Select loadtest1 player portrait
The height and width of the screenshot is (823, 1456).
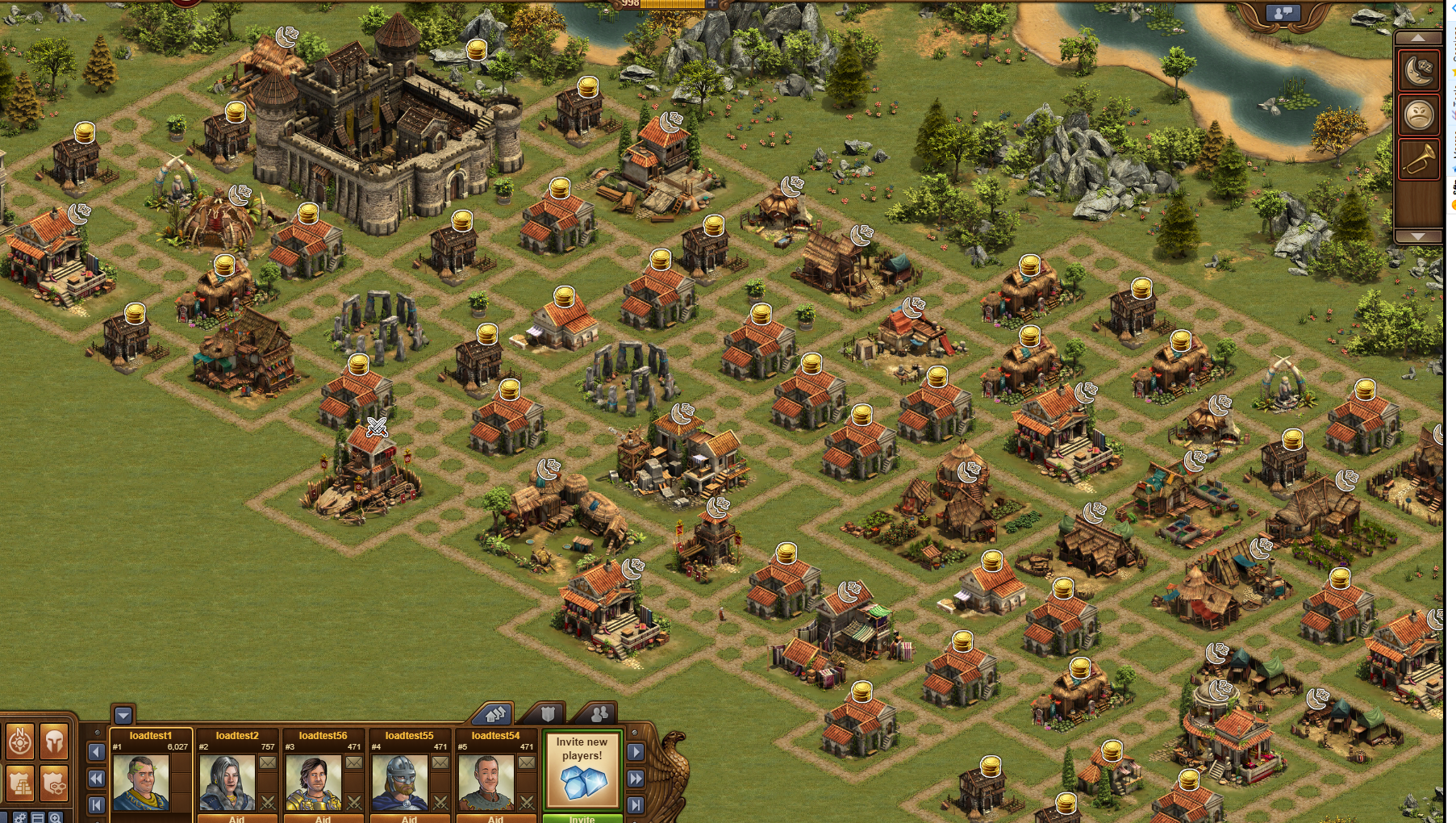point(141,782)
